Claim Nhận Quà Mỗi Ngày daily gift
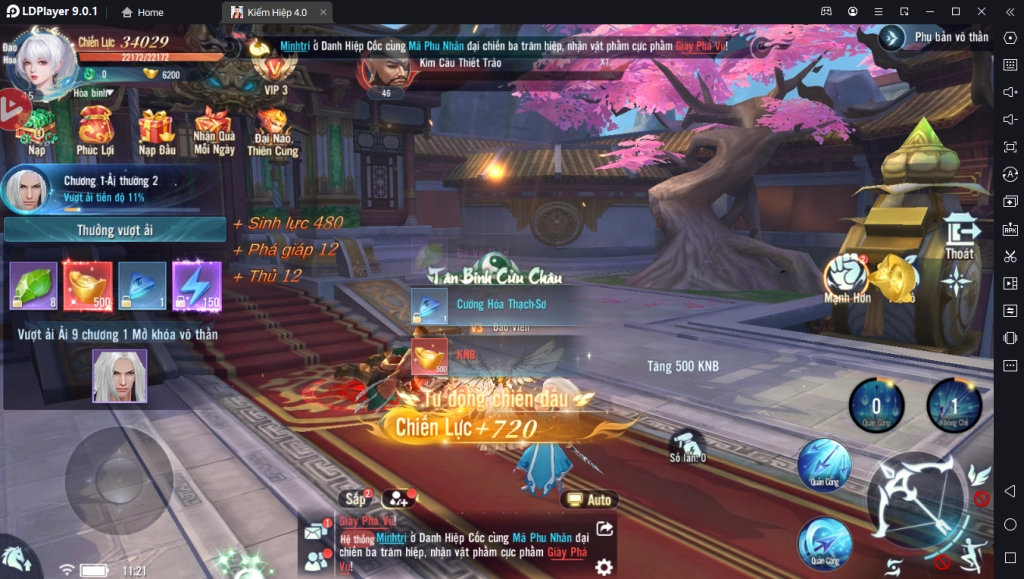Screen dimensions: 1024x579 [x=214, y=129]
